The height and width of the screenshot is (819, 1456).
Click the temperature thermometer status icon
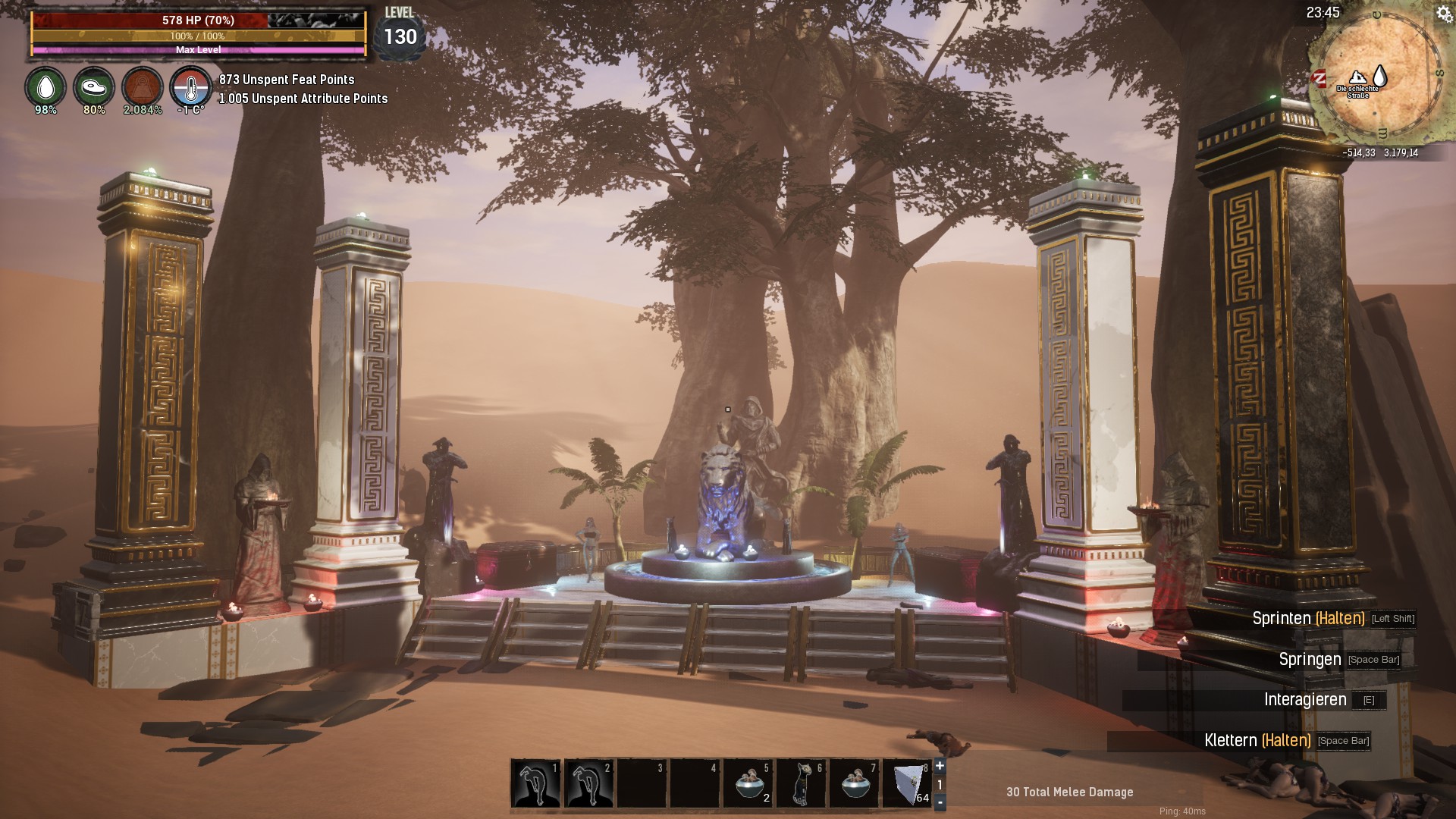(x=190, y=87)
